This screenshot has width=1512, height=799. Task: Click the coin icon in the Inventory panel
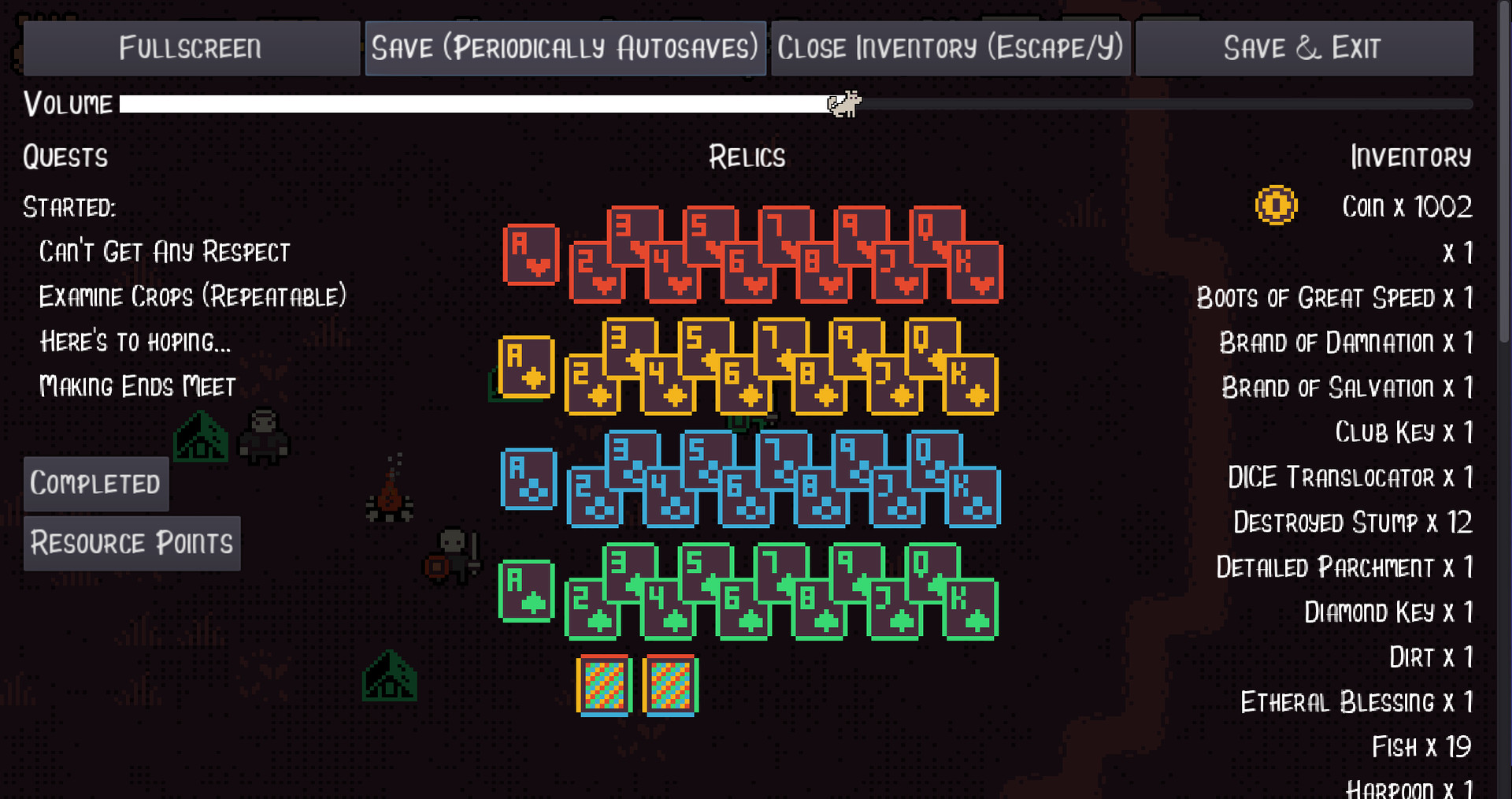(x=1277, y=205)
